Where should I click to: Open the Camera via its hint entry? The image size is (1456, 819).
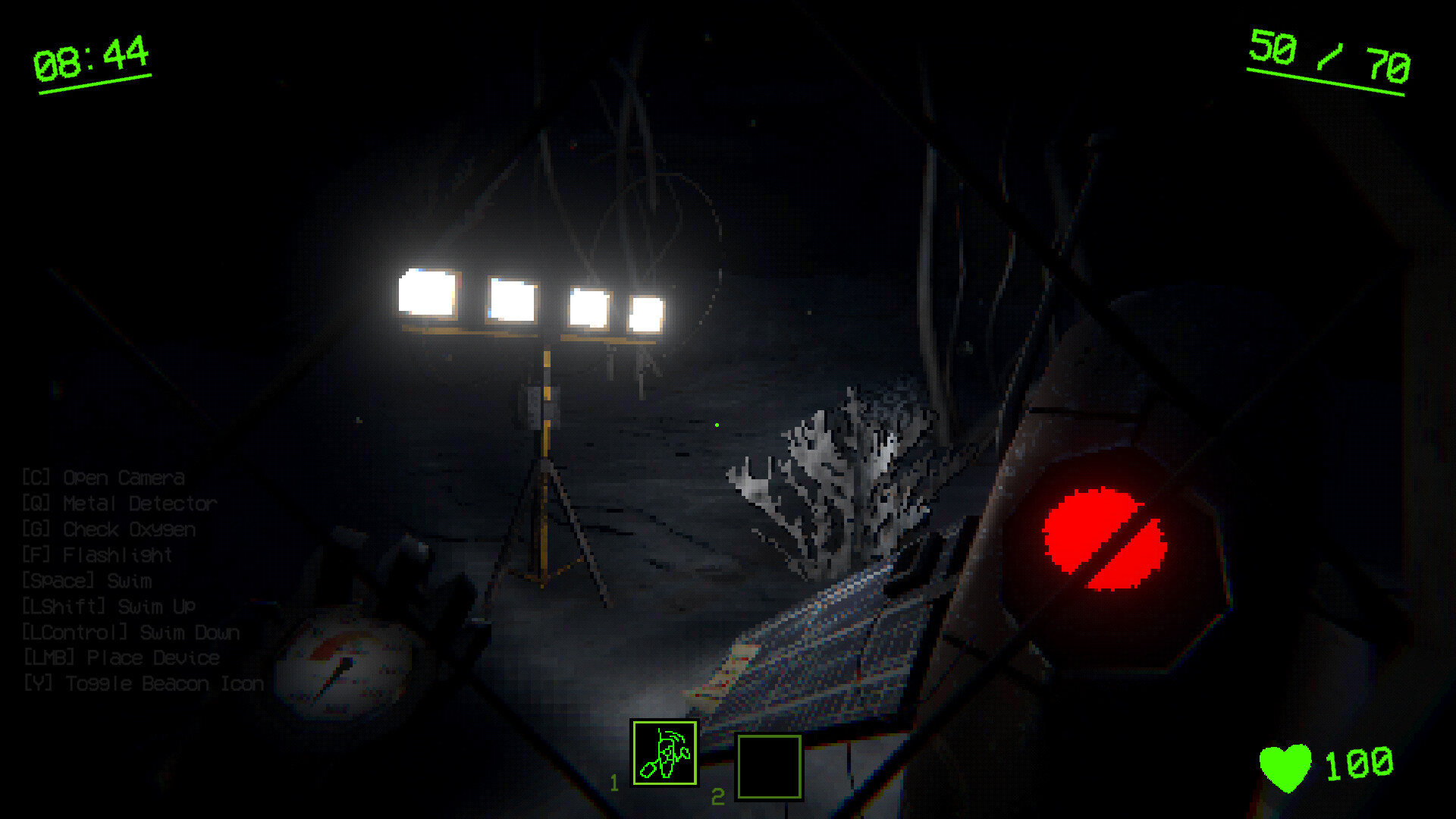pyautogui.click(x=102, y=478)
